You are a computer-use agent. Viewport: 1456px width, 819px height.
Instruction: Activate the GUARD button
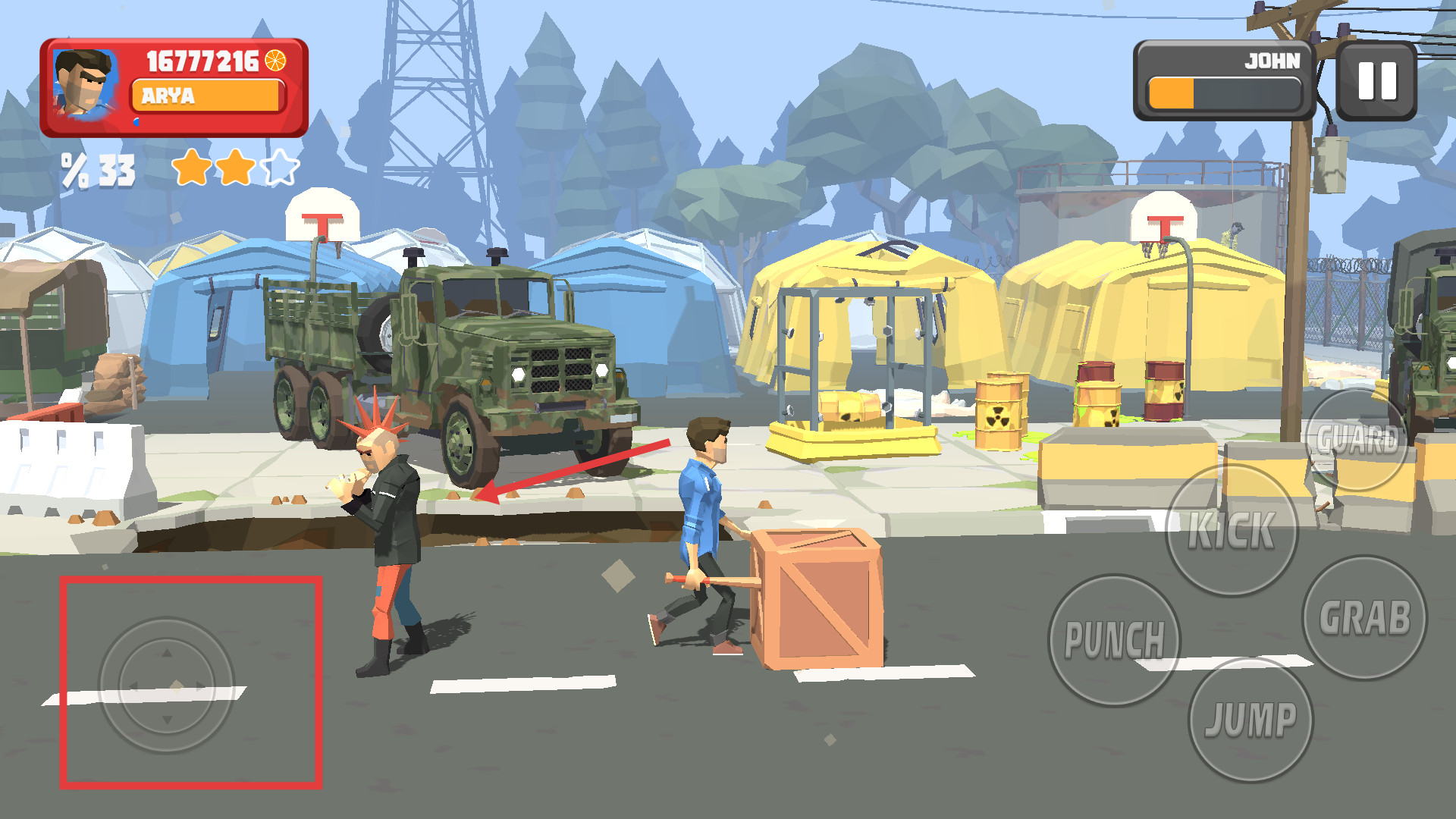point(1357,440)
